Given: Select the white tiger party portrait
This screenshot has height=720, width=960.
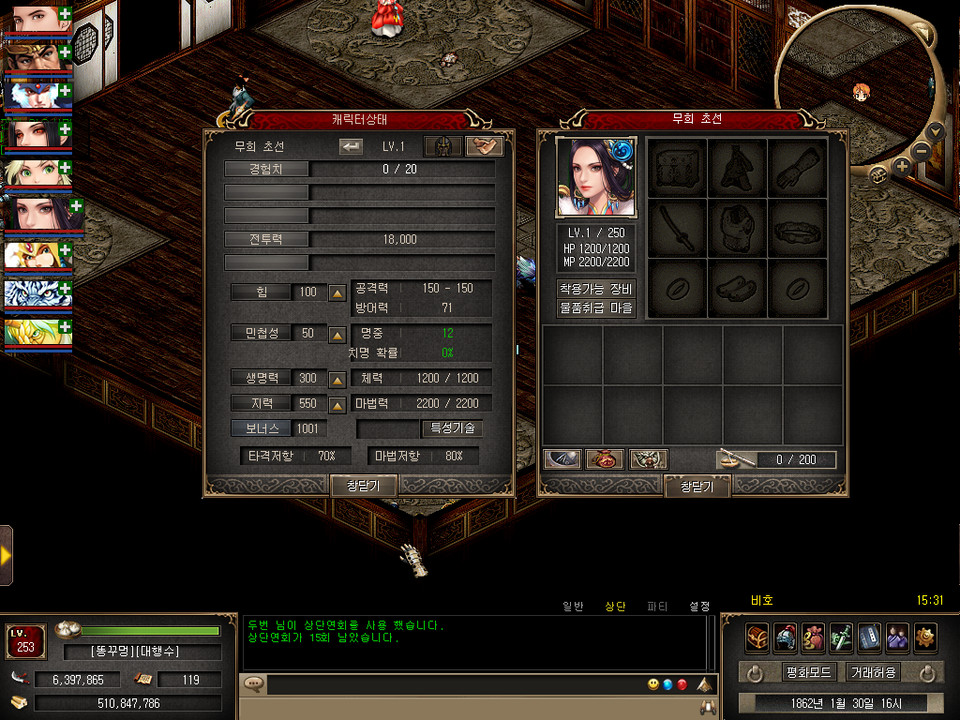Looking at the screenshot, I should pyautogui.click(x=32, y=292).
